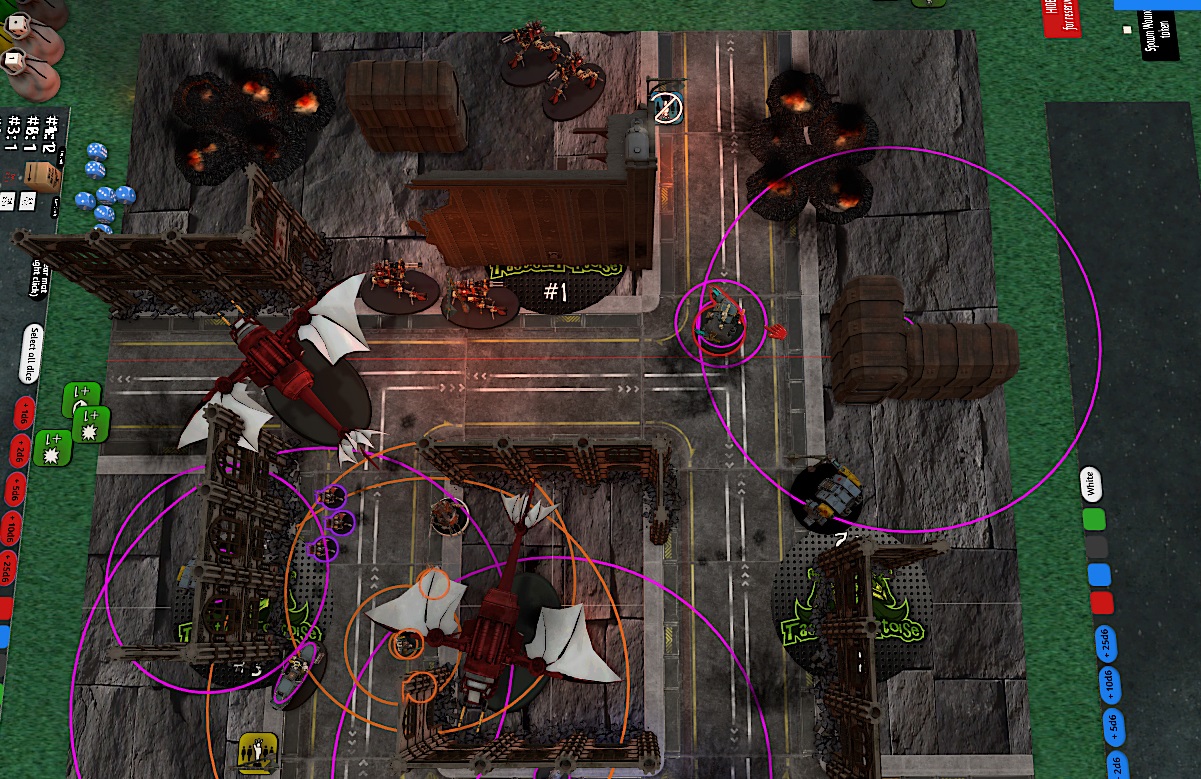Spawn 25 dice using blue +25d6 button
The image size is (1201, 779).
tap(1105, 643)
